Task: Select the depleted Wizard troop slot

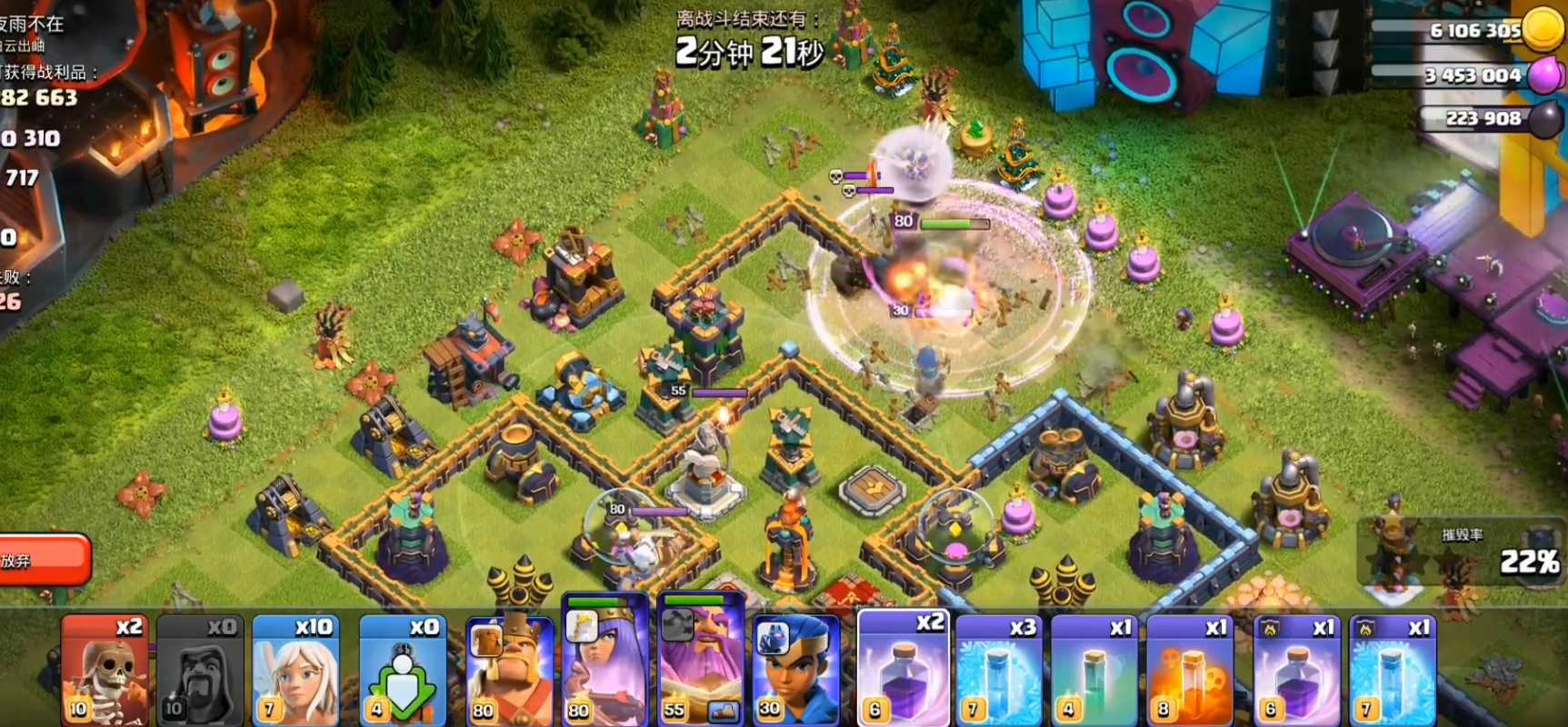Action: coord(199,670)
